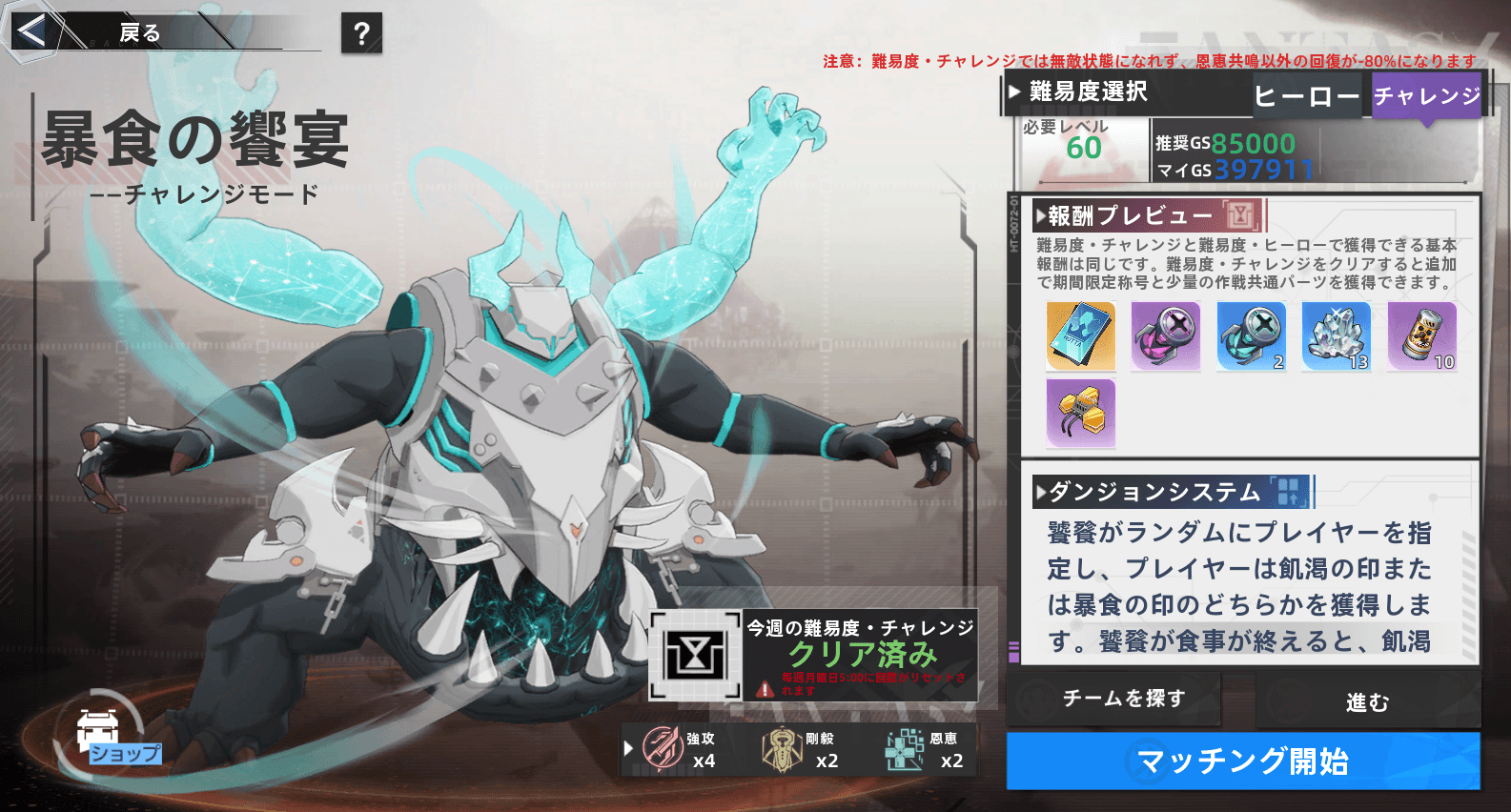Show the 剛毅 x2 role detail

[x=801, y=749]
